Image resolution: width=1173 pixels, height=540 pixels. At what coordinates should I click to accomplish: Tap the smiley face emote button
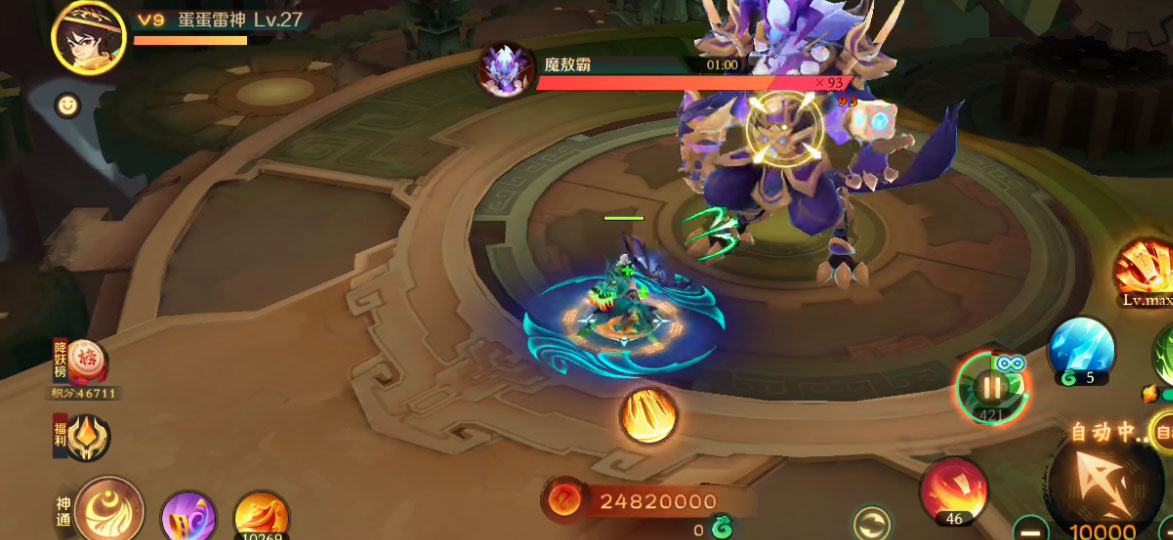(x=67, y=104)
